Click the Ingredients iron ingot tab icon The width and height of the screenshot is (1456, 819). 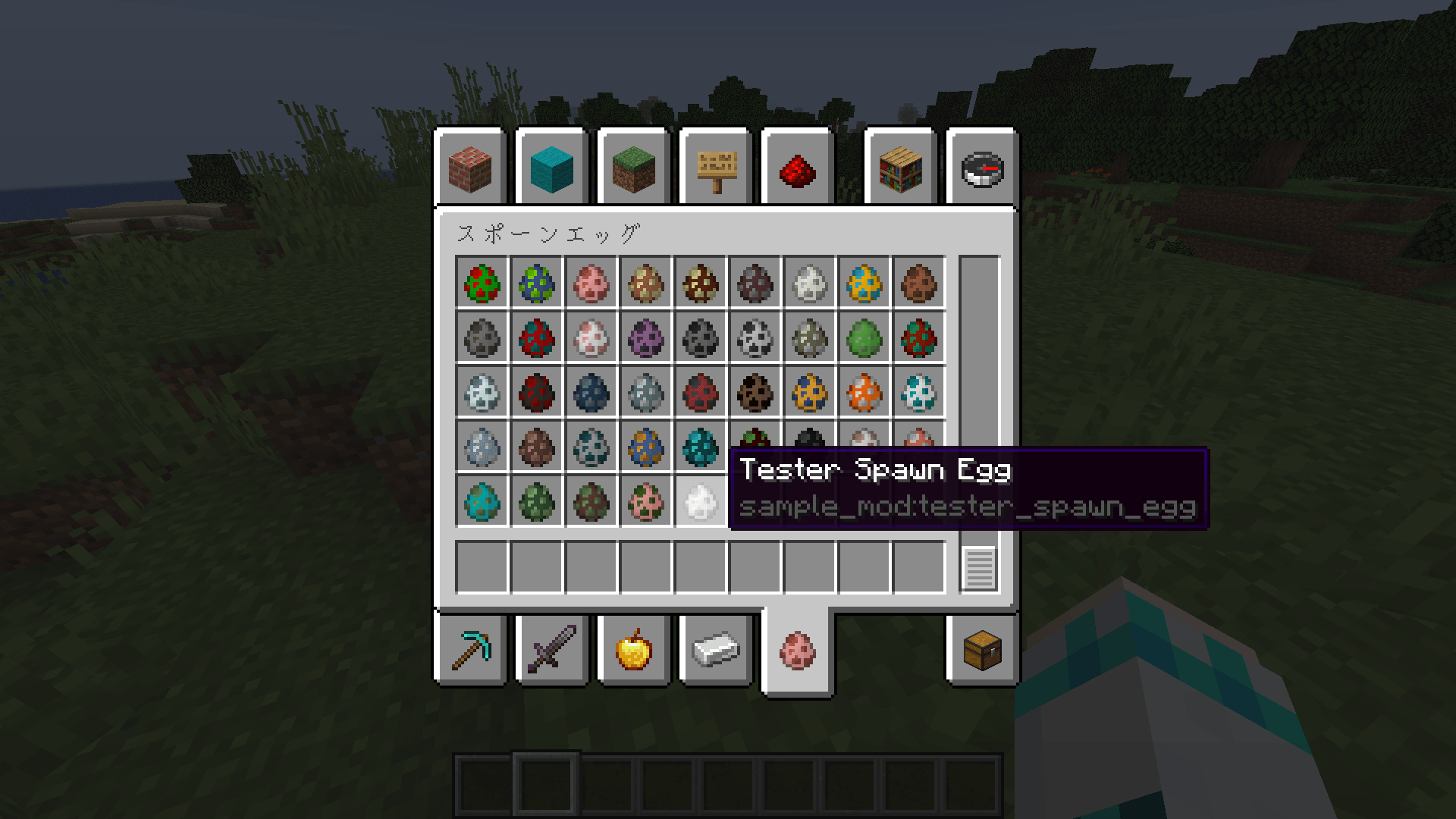pyautogui.click(x=715, y=651)
